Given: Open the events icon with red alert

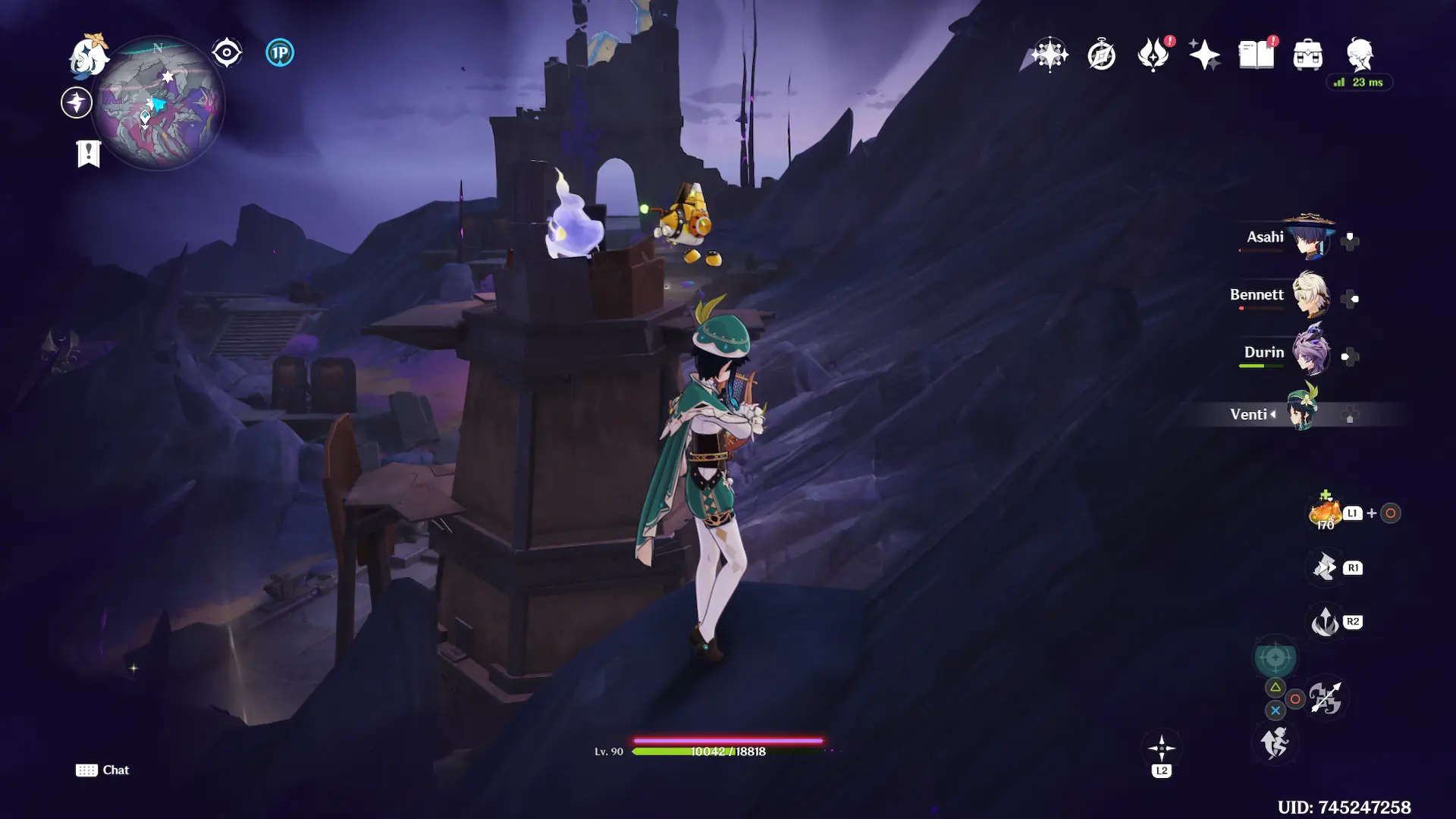Looking at the screenshot, I should coord(1153,55).
